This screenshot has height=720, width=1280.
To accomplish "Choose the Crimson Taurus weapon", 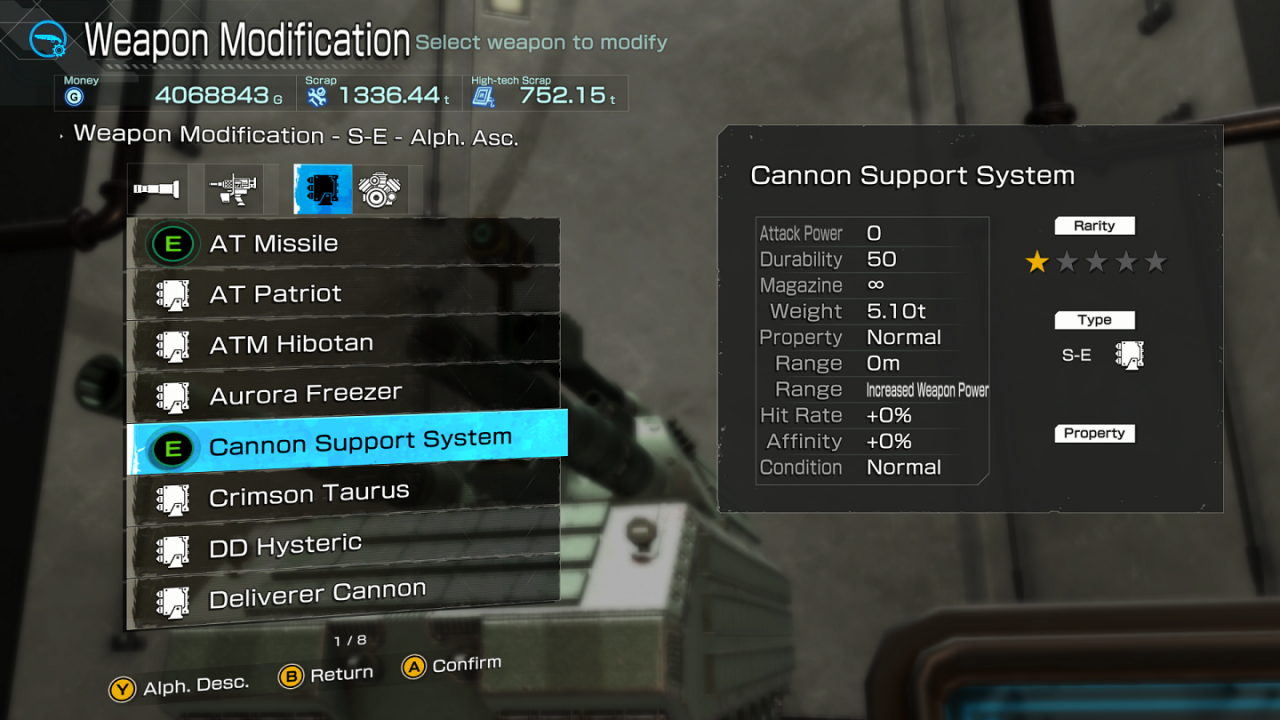I will point(342,494).
